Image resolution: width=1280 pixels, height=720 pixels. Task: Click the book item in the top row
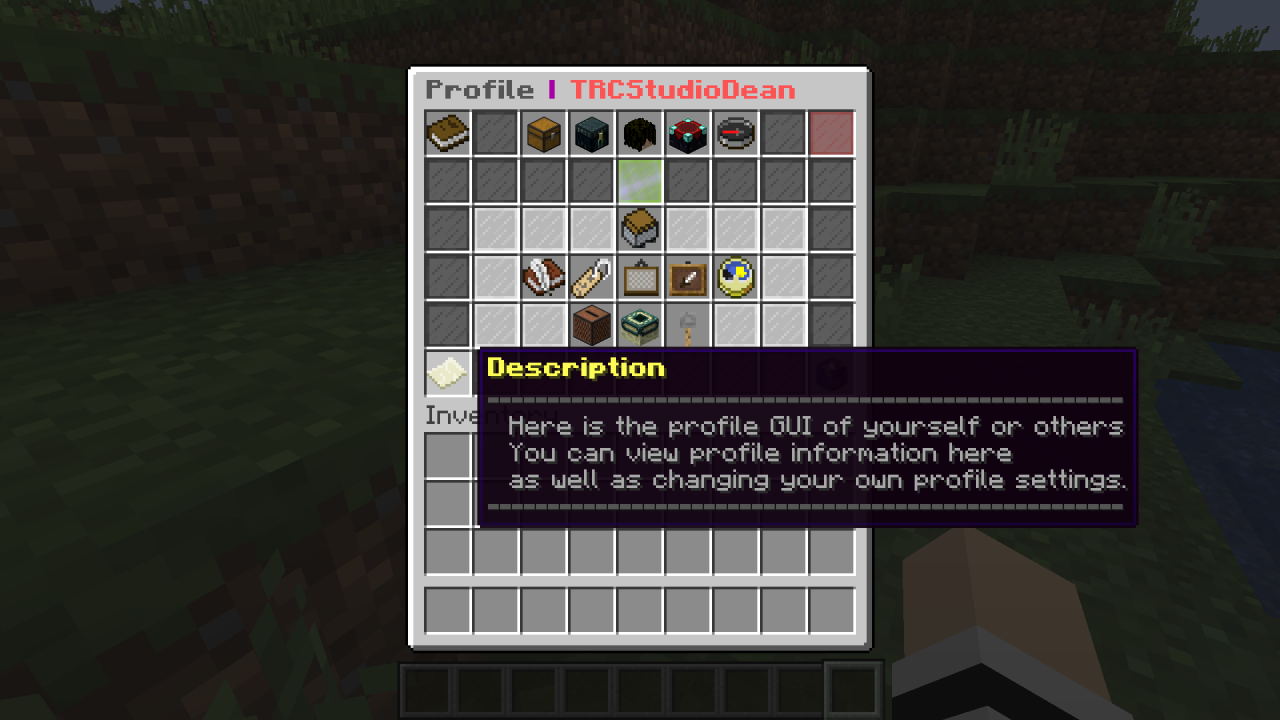(447, 134)
